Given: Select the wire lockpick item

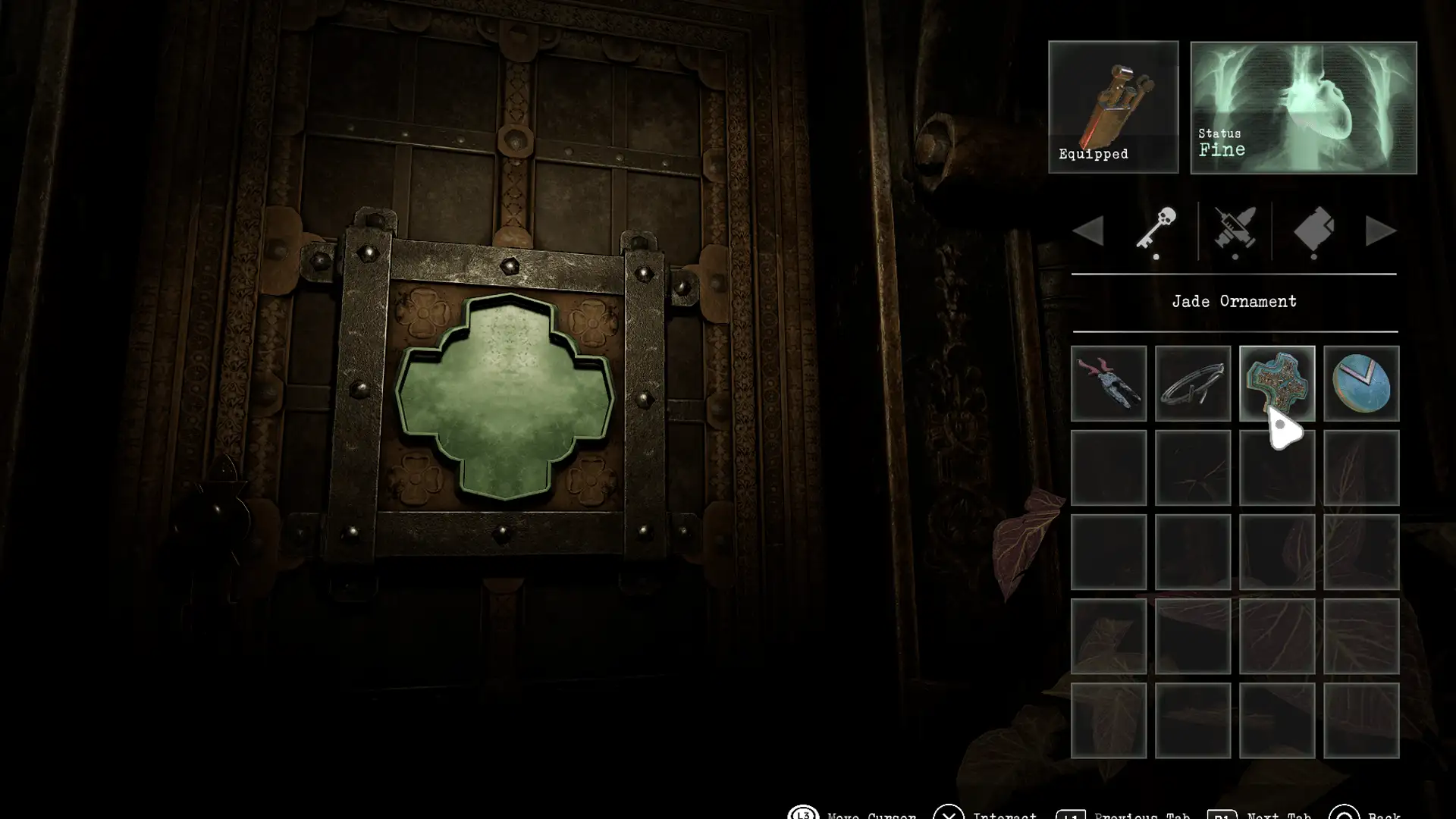Looking at the screenshot, I should pyautogui.click(x=1192, y=383).
